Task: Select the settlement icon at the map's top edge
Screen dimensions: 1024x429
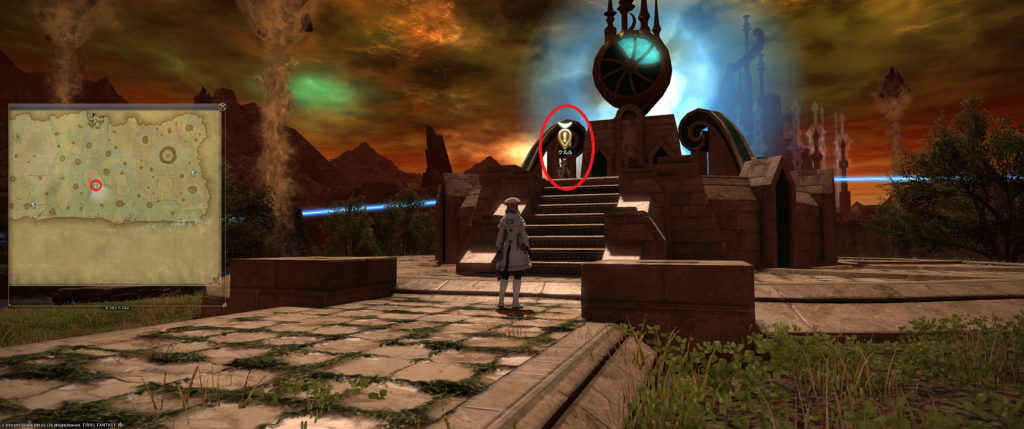Action: pos(93,119)
